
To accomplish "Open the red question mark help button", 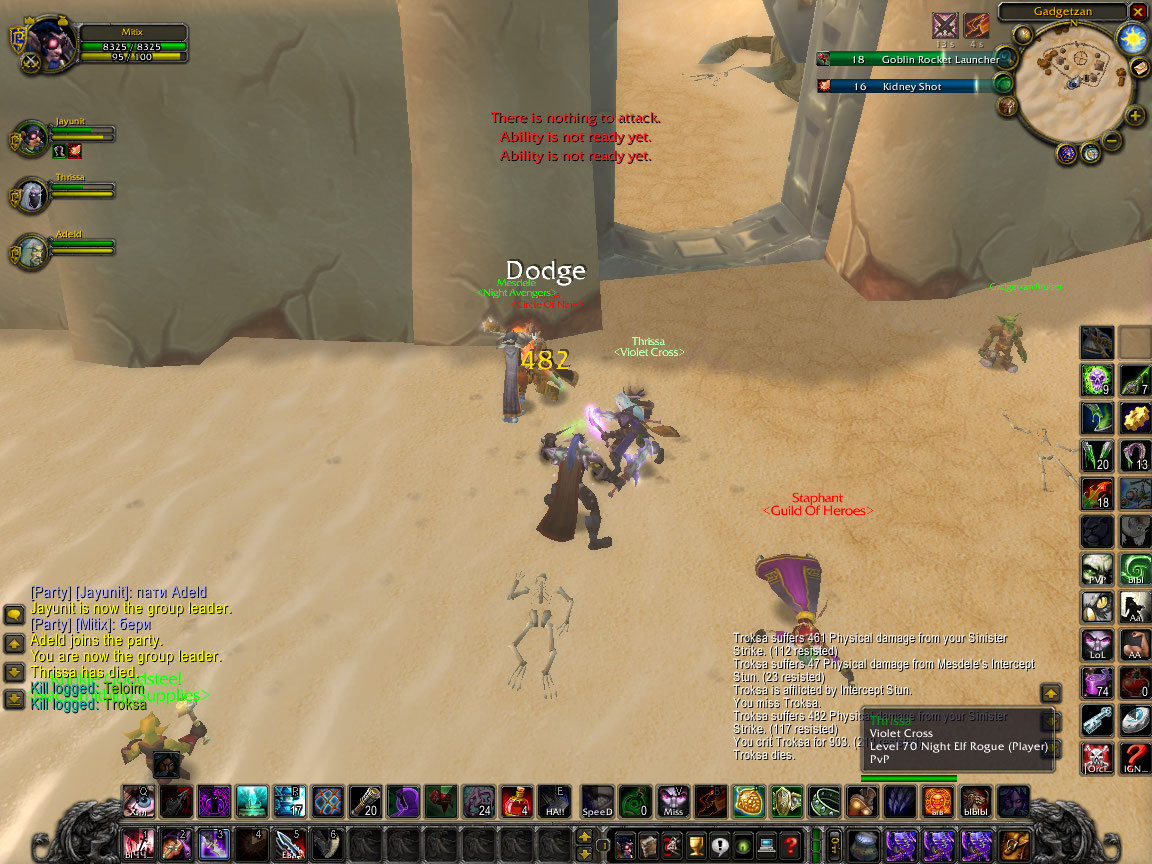I will click(x=790, y=845).
